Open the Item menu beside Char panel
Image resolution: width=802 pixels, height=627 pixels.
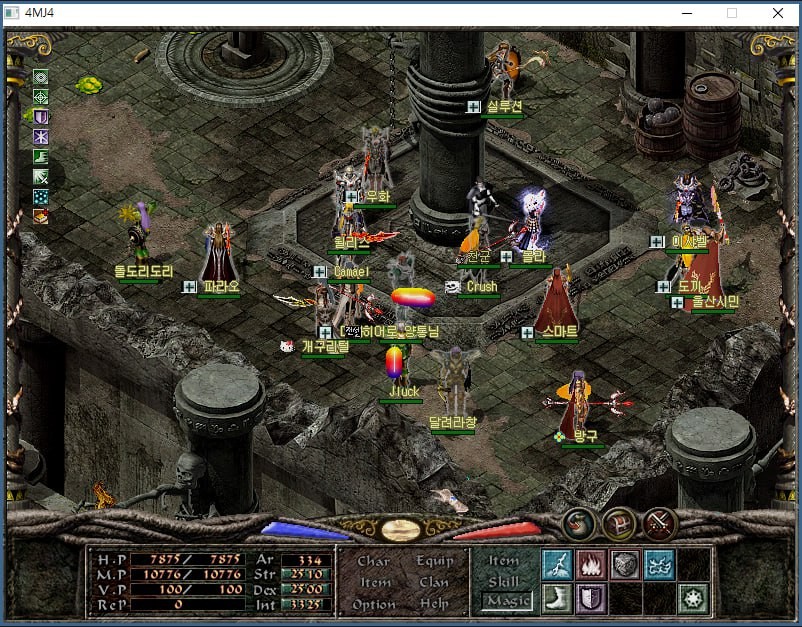375,582
